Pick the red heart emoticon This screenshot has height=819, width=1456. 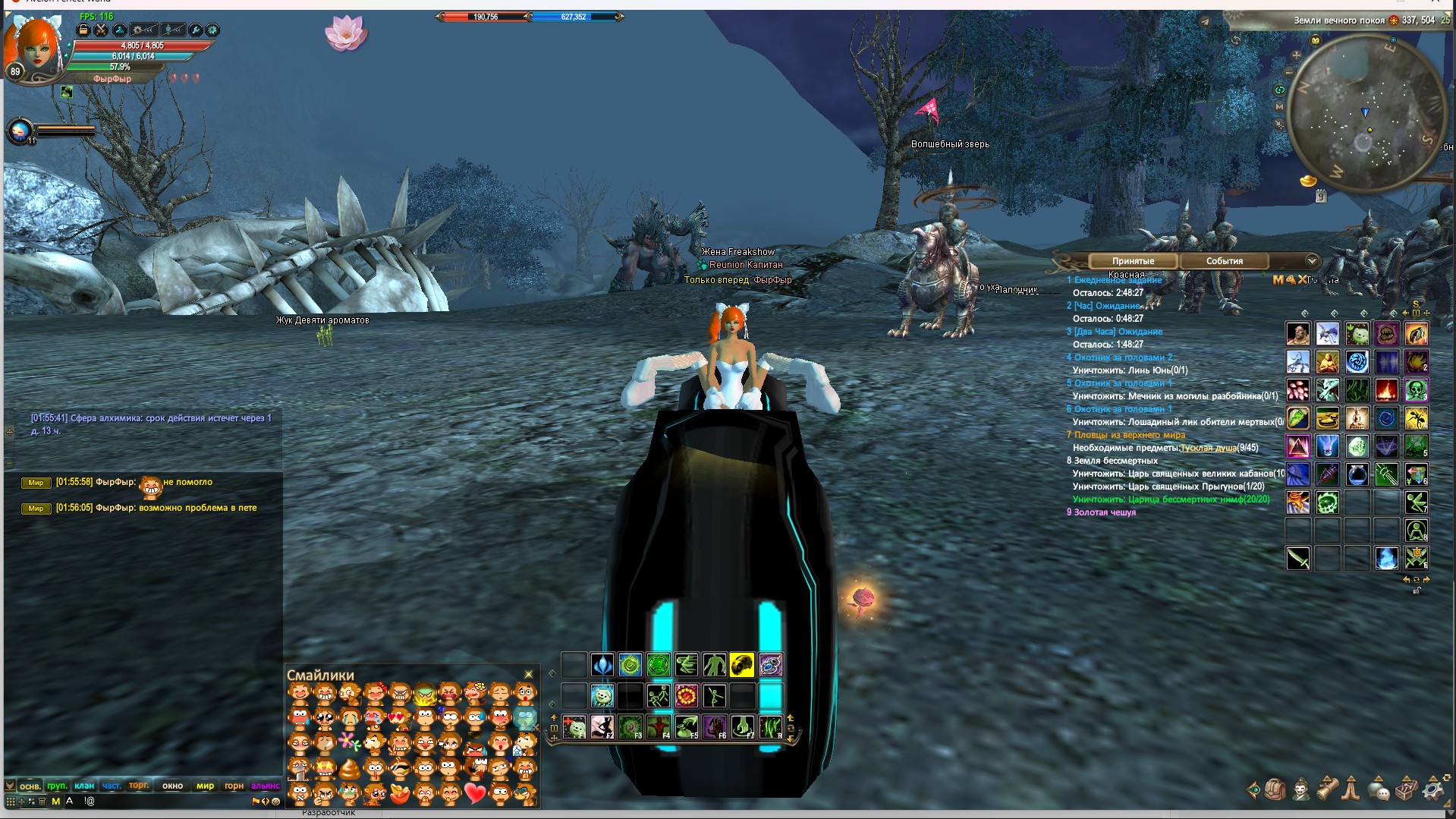coord(475,794)
